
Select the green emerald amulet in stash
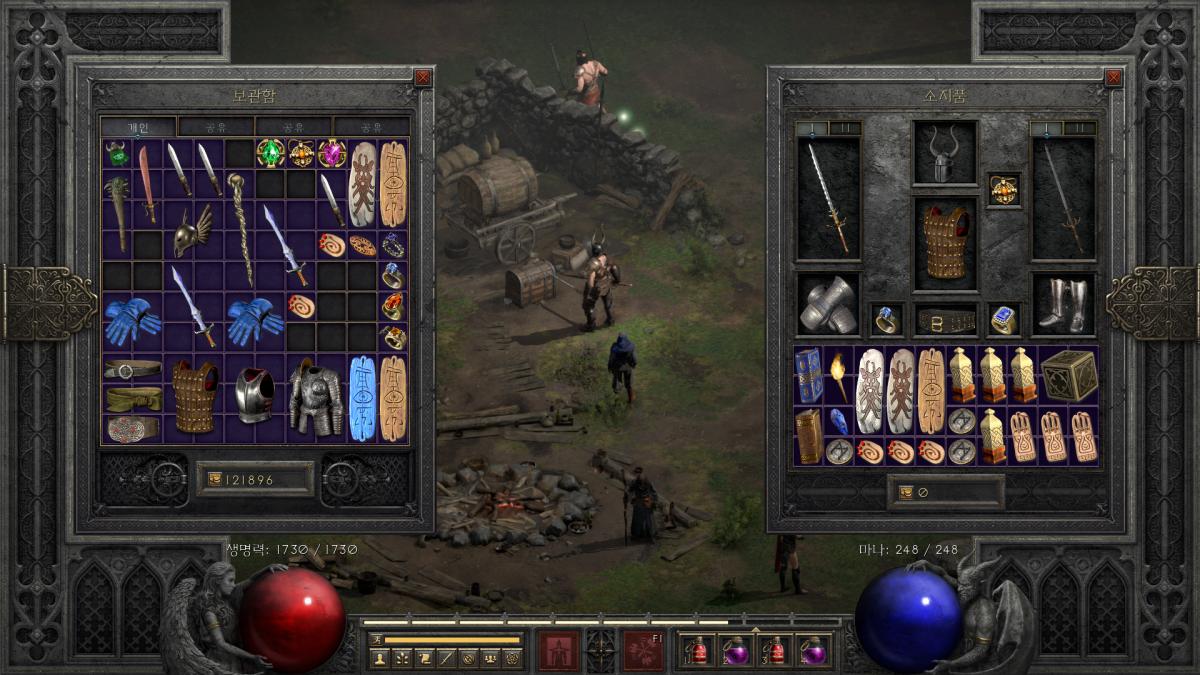[270, 153]
